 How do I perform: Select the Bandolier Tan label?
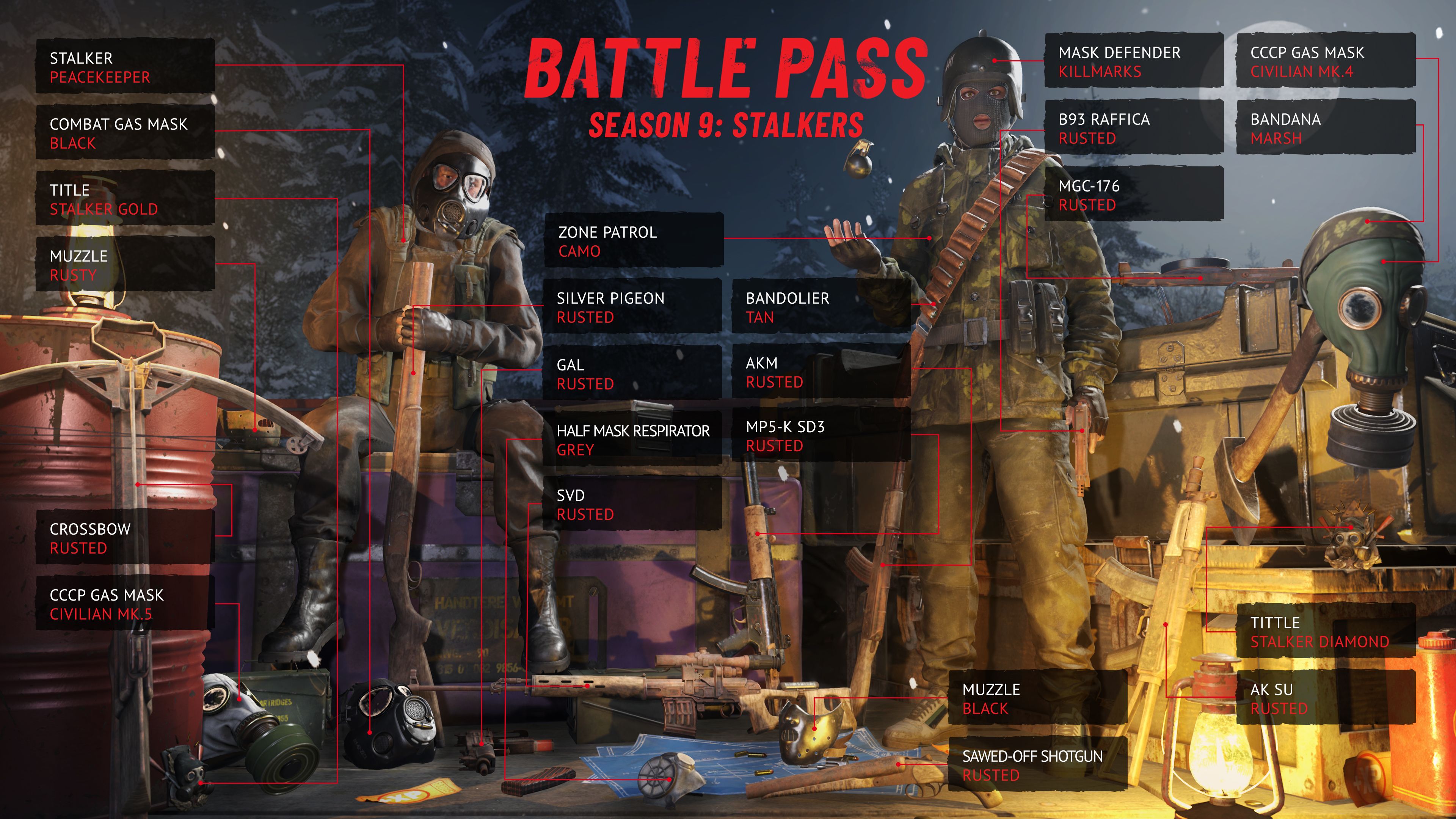821,307
